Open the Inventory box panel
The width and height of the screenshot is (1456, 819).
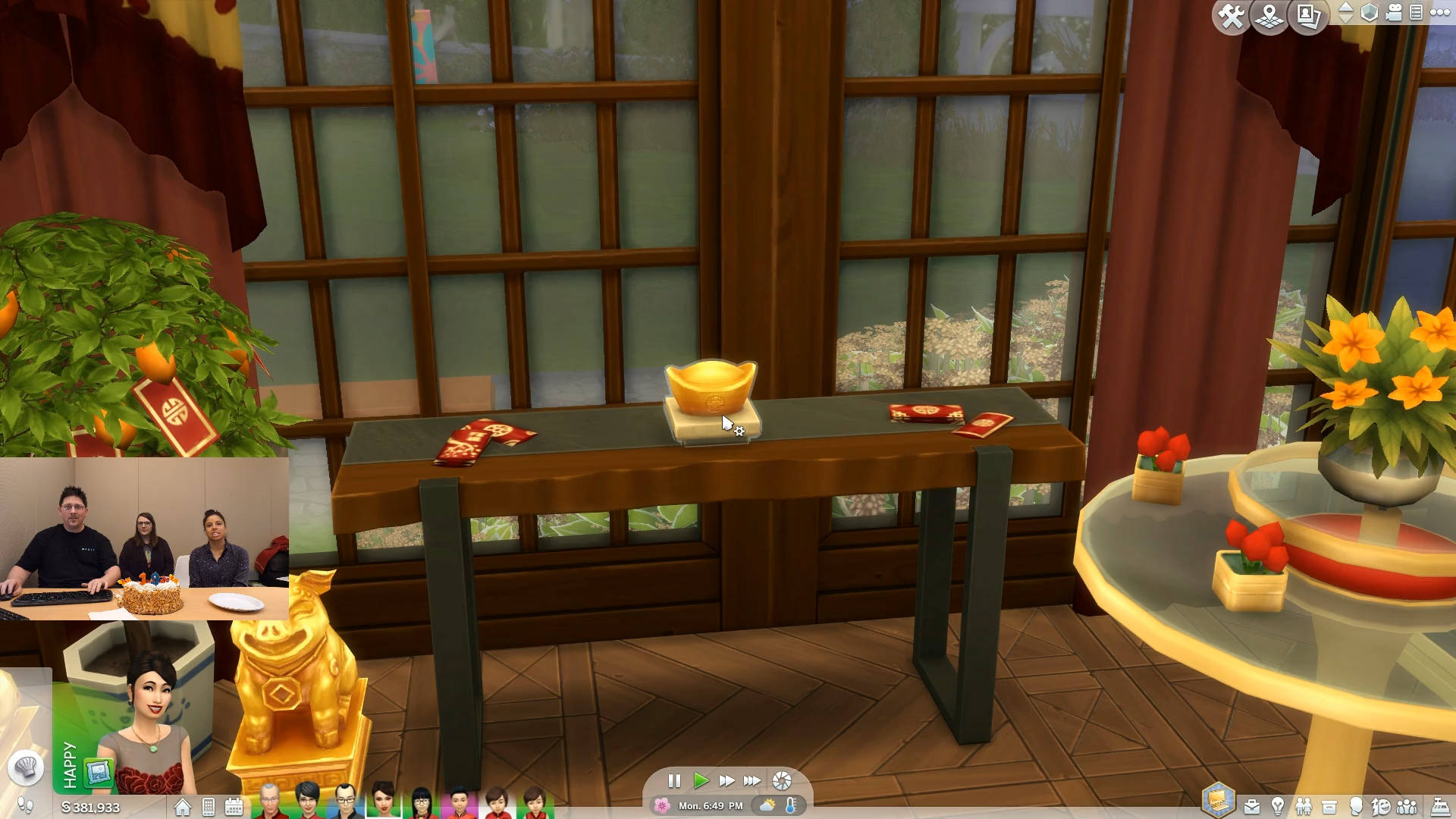(x=1329, y=806)
